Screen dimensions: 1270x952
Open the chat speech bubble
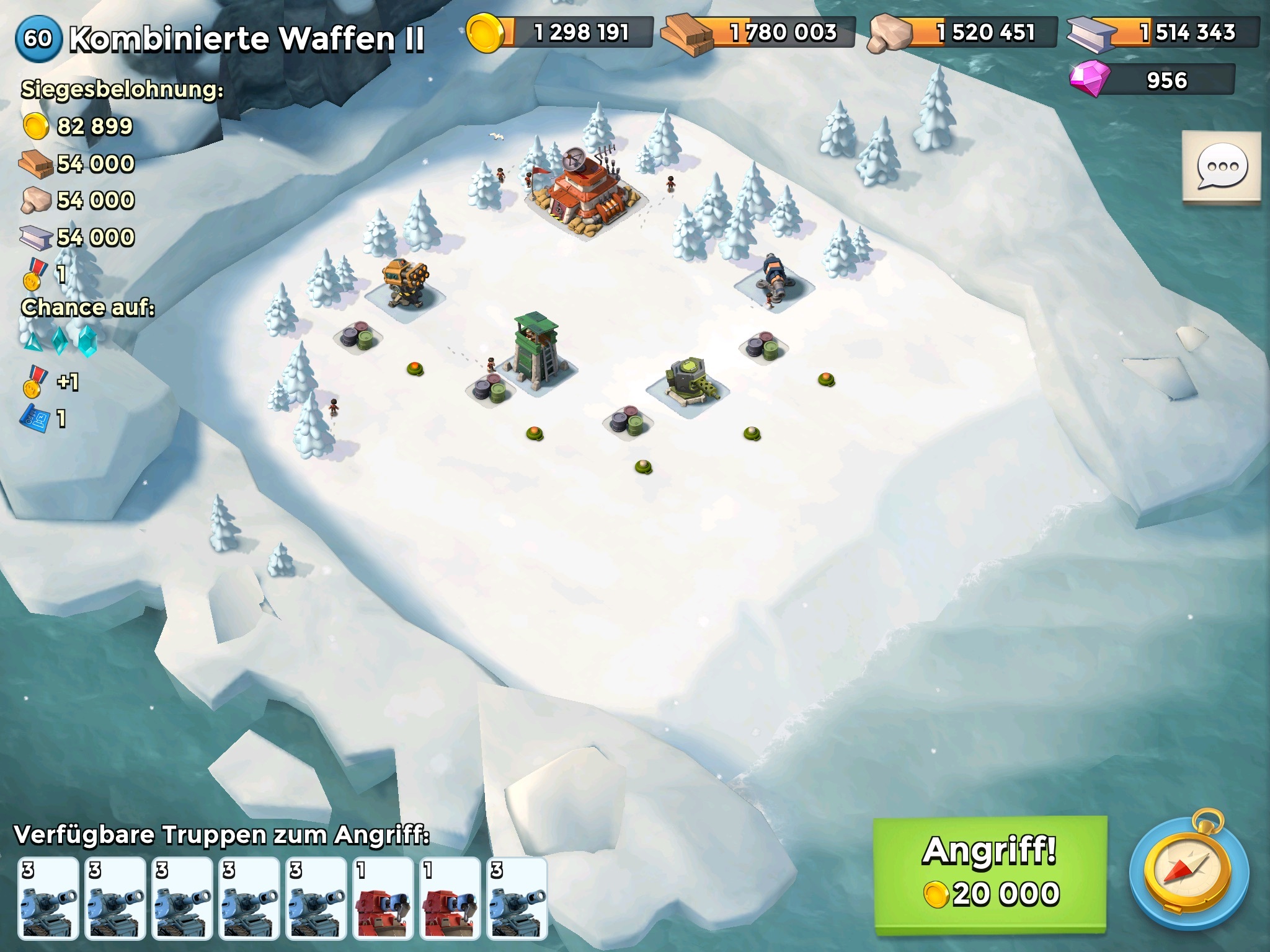[x=1221, y=167]
